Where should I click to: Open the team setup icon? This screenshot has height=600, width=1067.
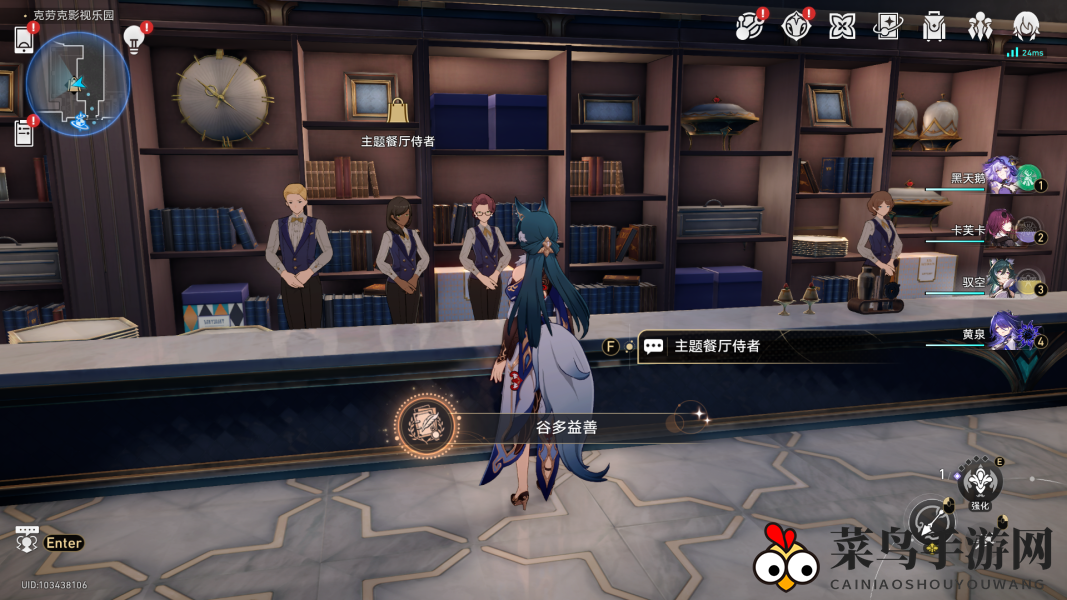[980, 26]
